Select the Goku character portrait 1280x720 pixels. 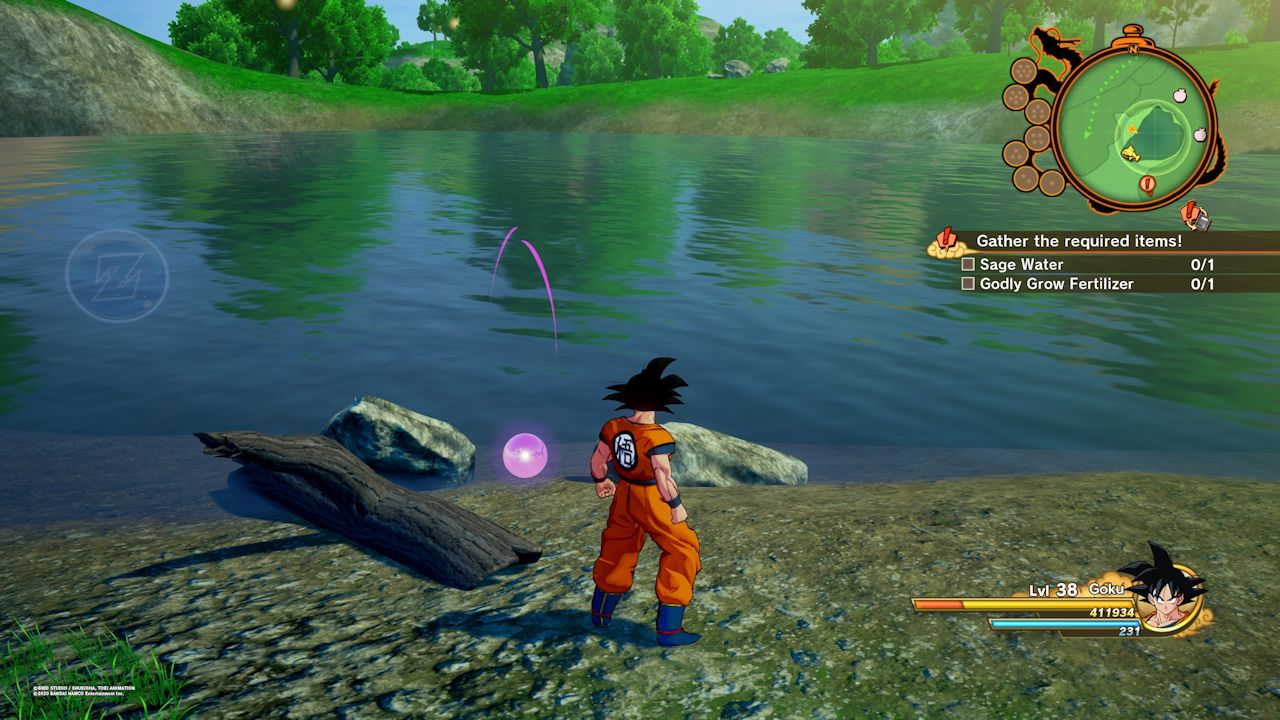1169,598
